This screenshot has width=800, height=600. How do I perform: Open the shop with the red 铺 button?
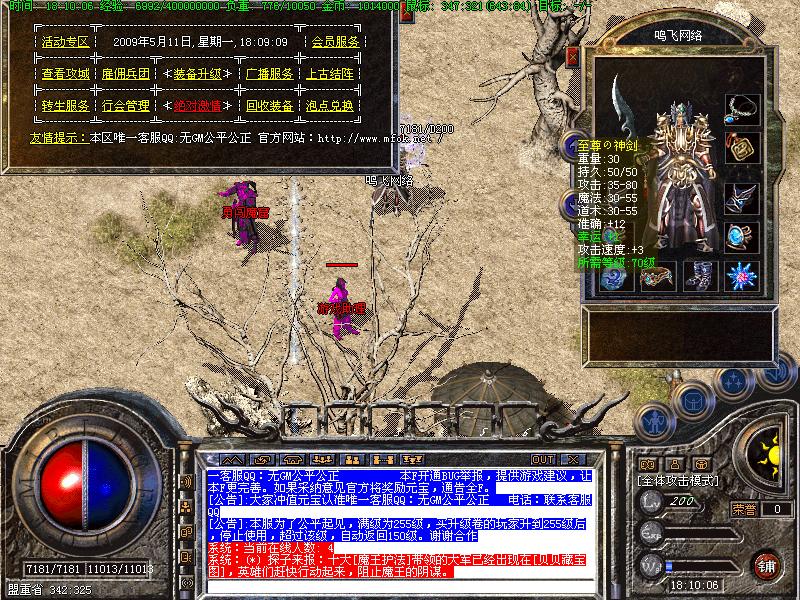[767, 564]
